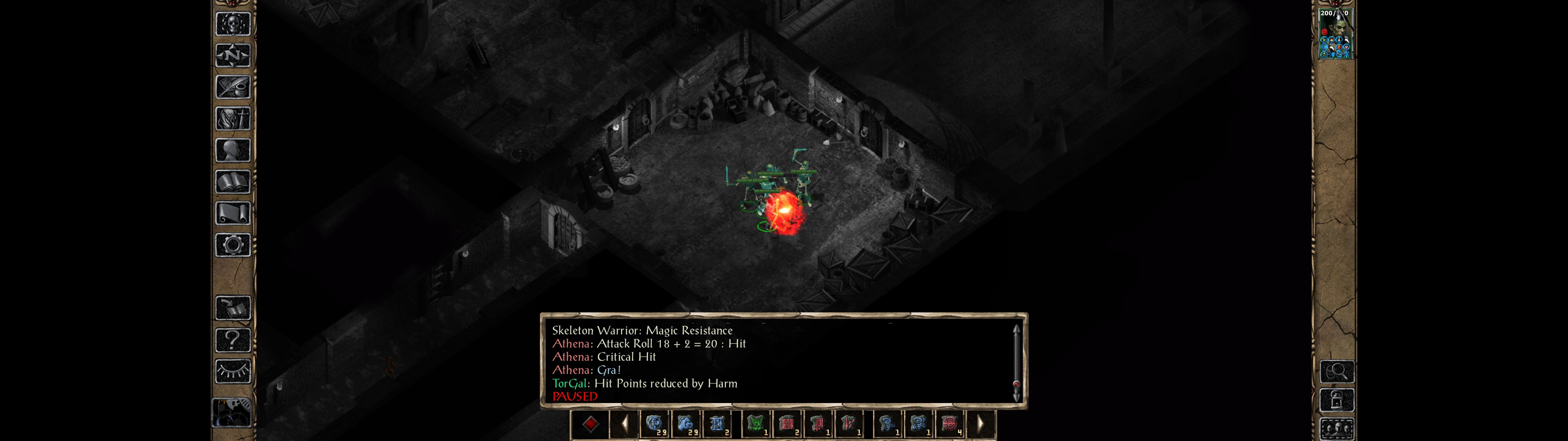Select all party members with the group button
Image resolution: width=1568 pixels, height=441 pixels.
[x=1337, y=429]
